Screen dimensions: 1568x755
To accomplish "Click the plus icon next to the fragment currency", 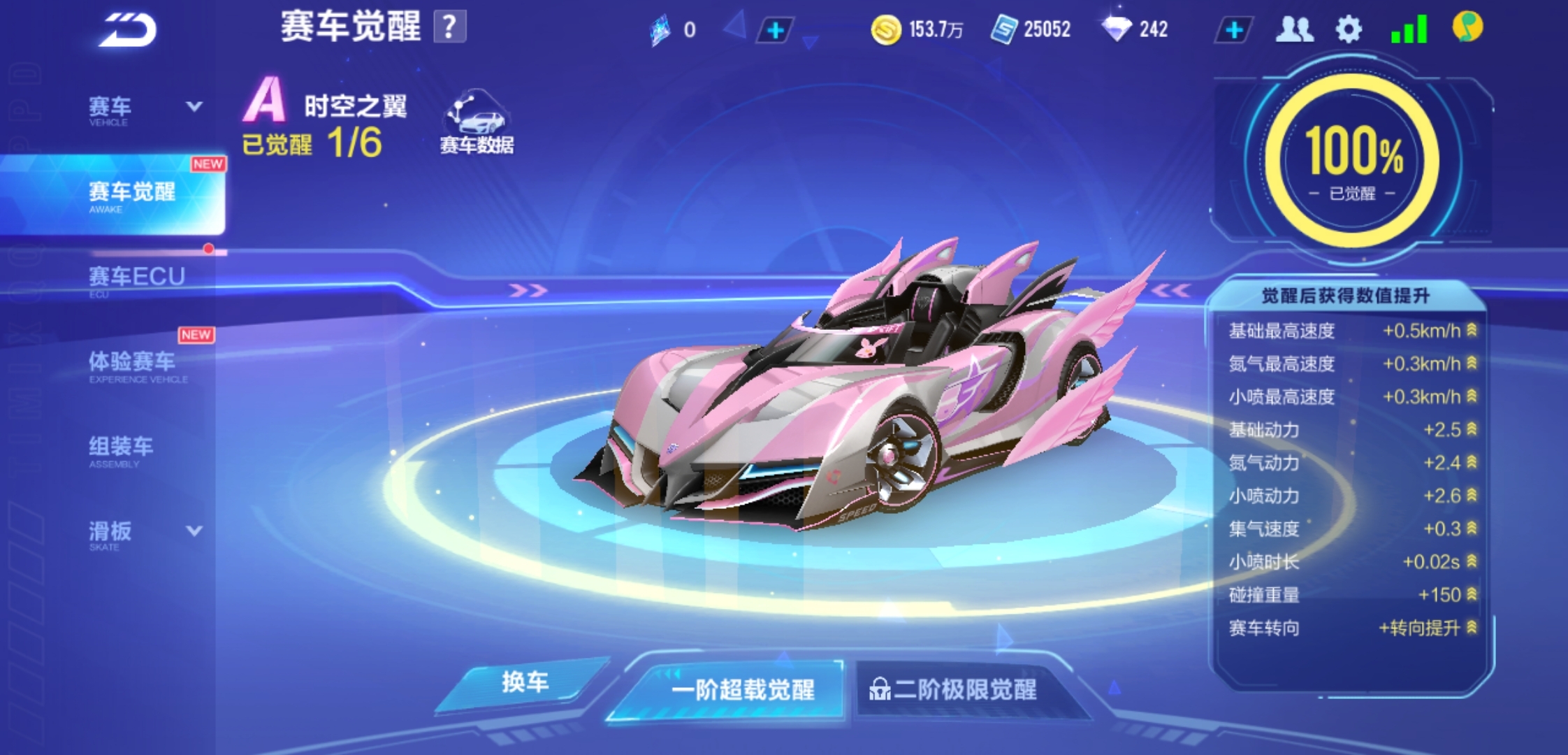I will click(774, 29).
